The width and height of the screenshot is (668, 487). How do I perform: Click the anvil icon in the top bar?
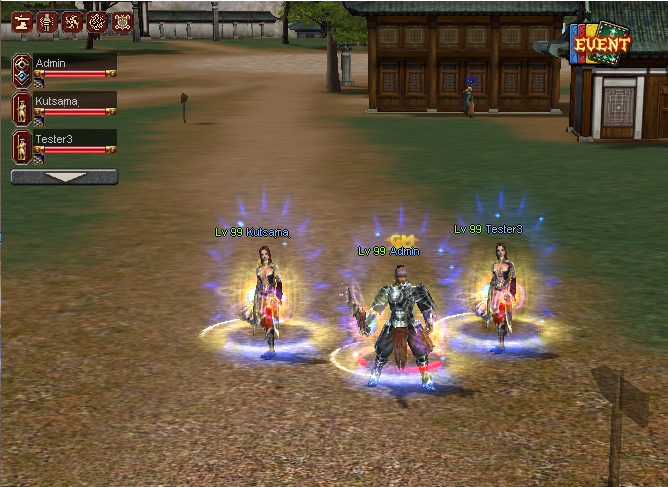point(21,21)
